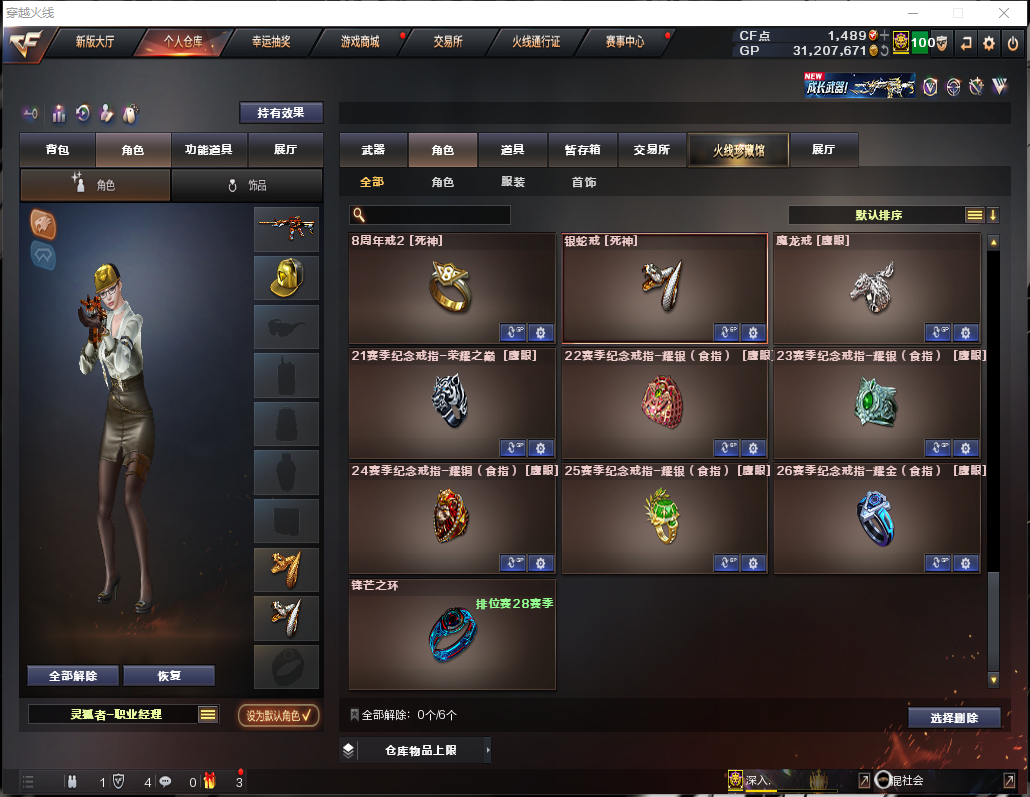Image resolution: width=1030 pixels, height=797 pixels.
Task: Filter items by 首饰 jewelry
Action: click(584, 183)
